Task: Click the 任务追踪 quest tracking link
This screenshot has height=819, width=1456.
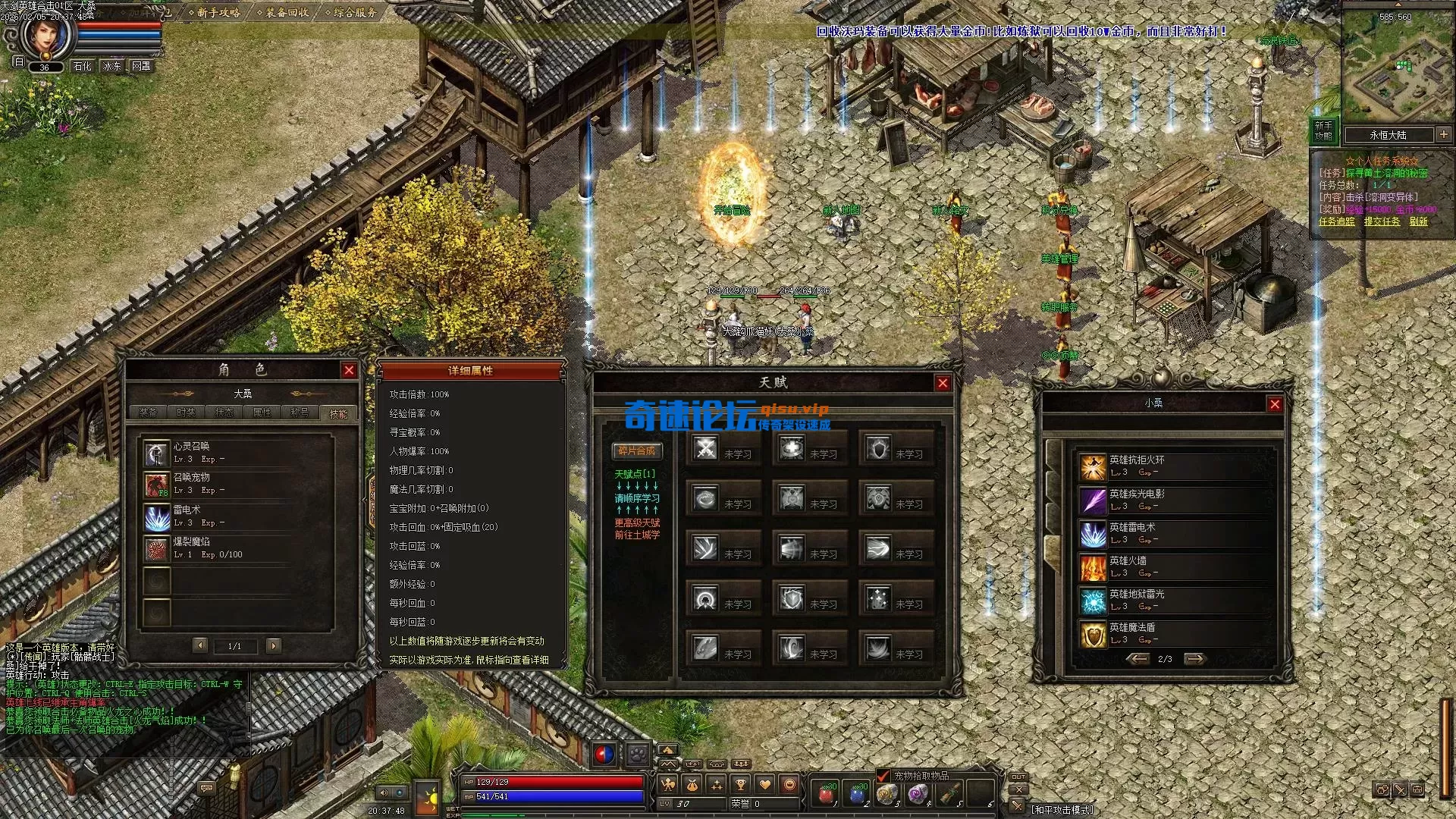Action: (x=1336, y=221)
